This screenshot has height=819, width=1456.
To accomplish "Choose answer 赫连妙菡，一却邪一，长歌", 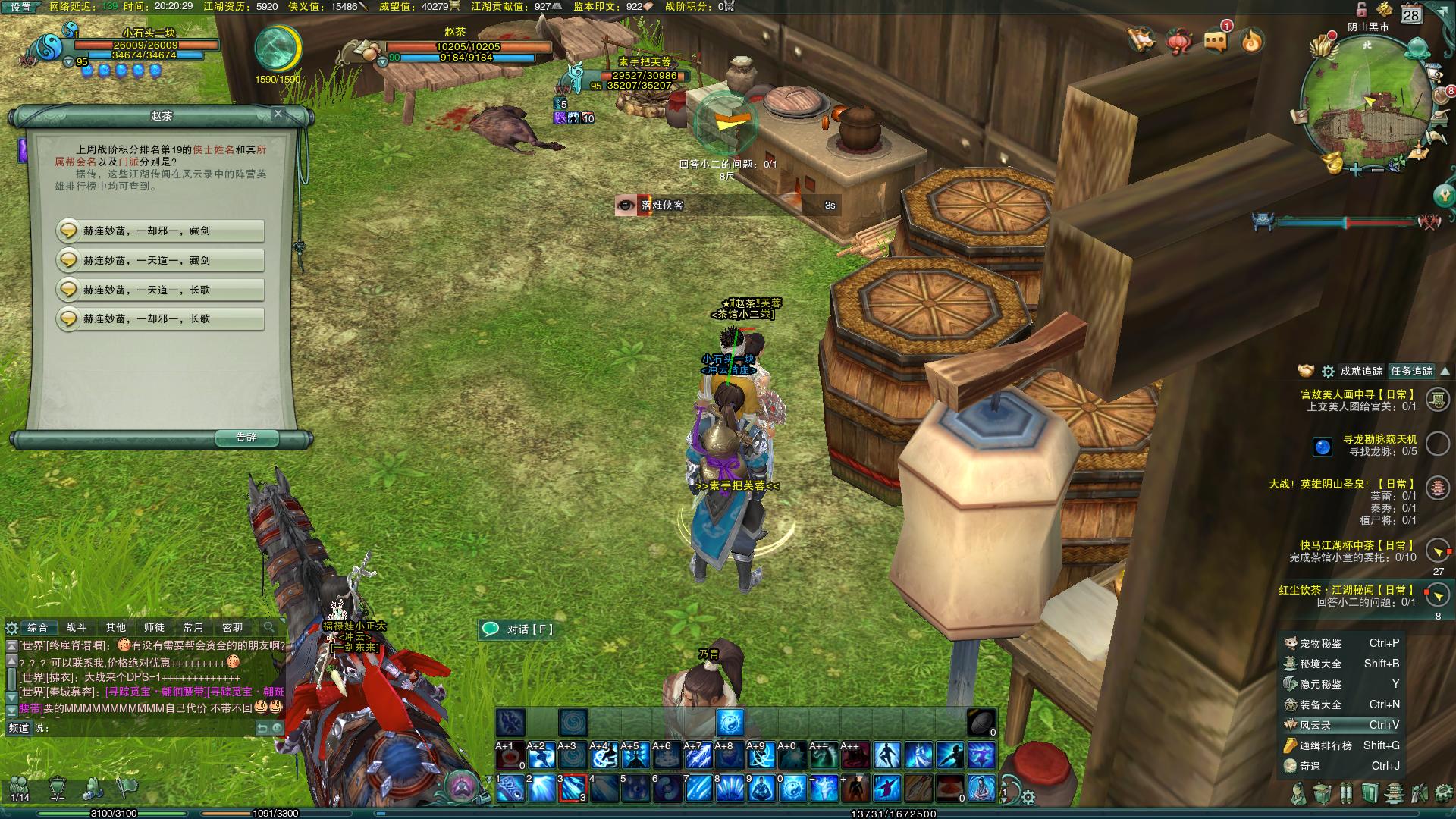I will point(160,319).
